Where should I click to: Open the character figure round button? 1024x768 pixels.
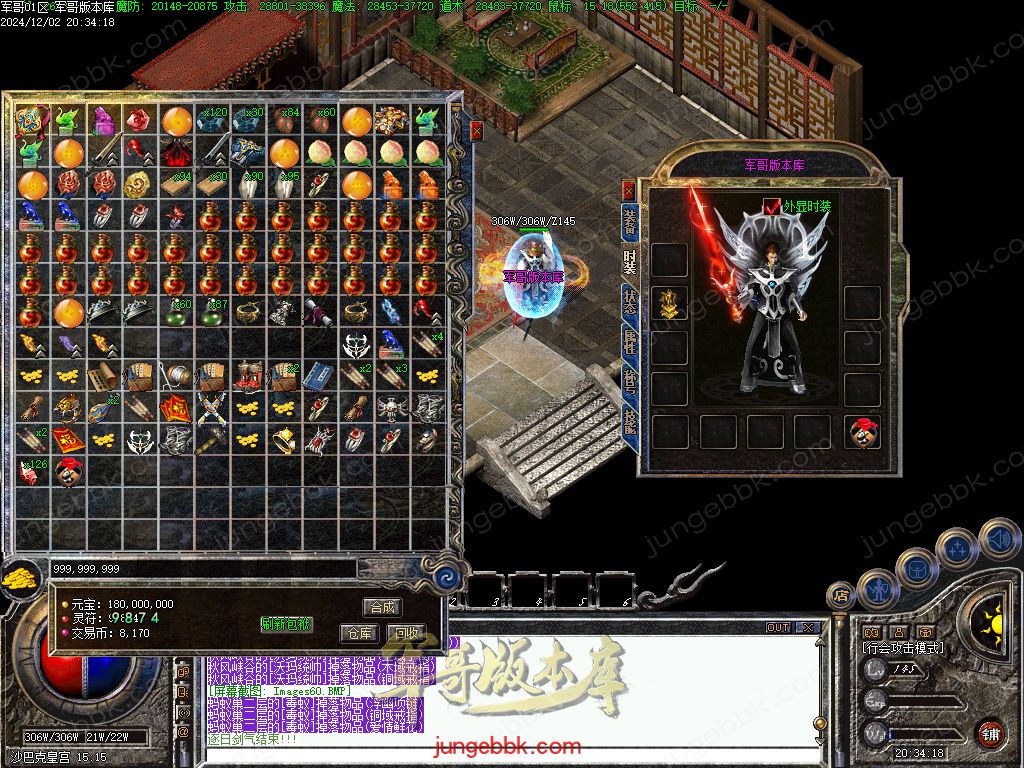877,590
